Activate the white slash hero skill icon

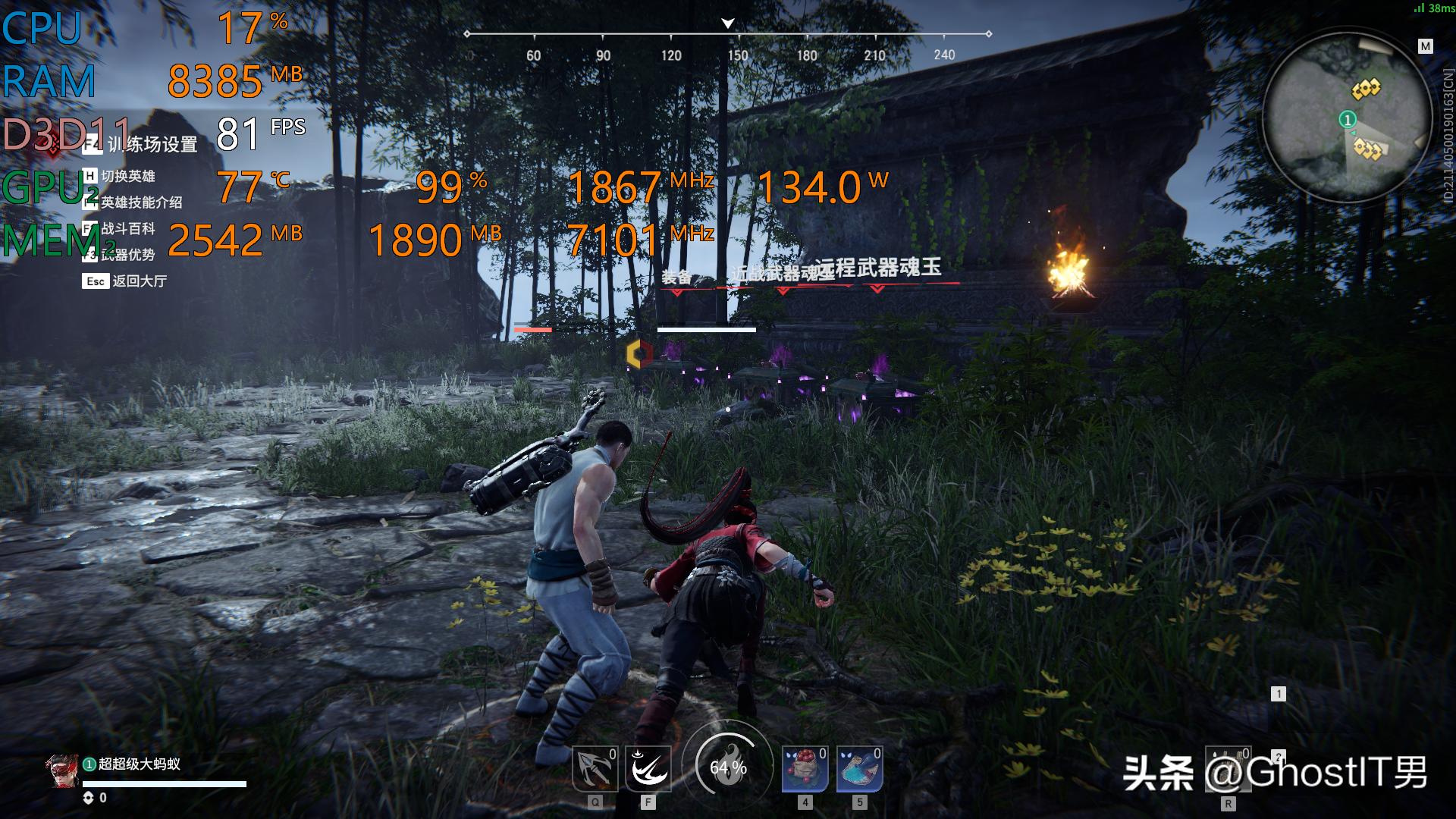648,769
